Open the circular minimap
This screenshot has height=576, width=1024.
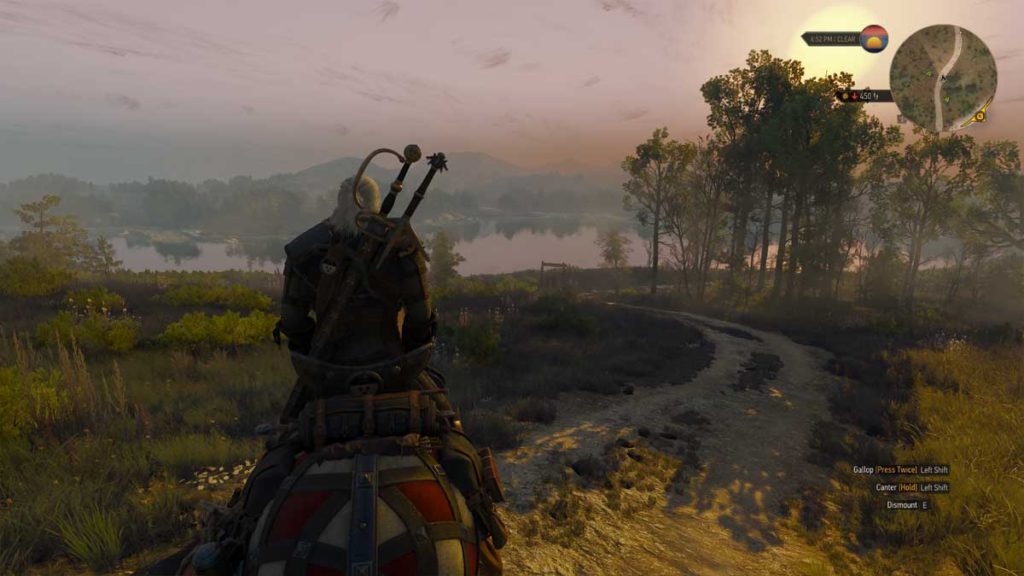942,78
